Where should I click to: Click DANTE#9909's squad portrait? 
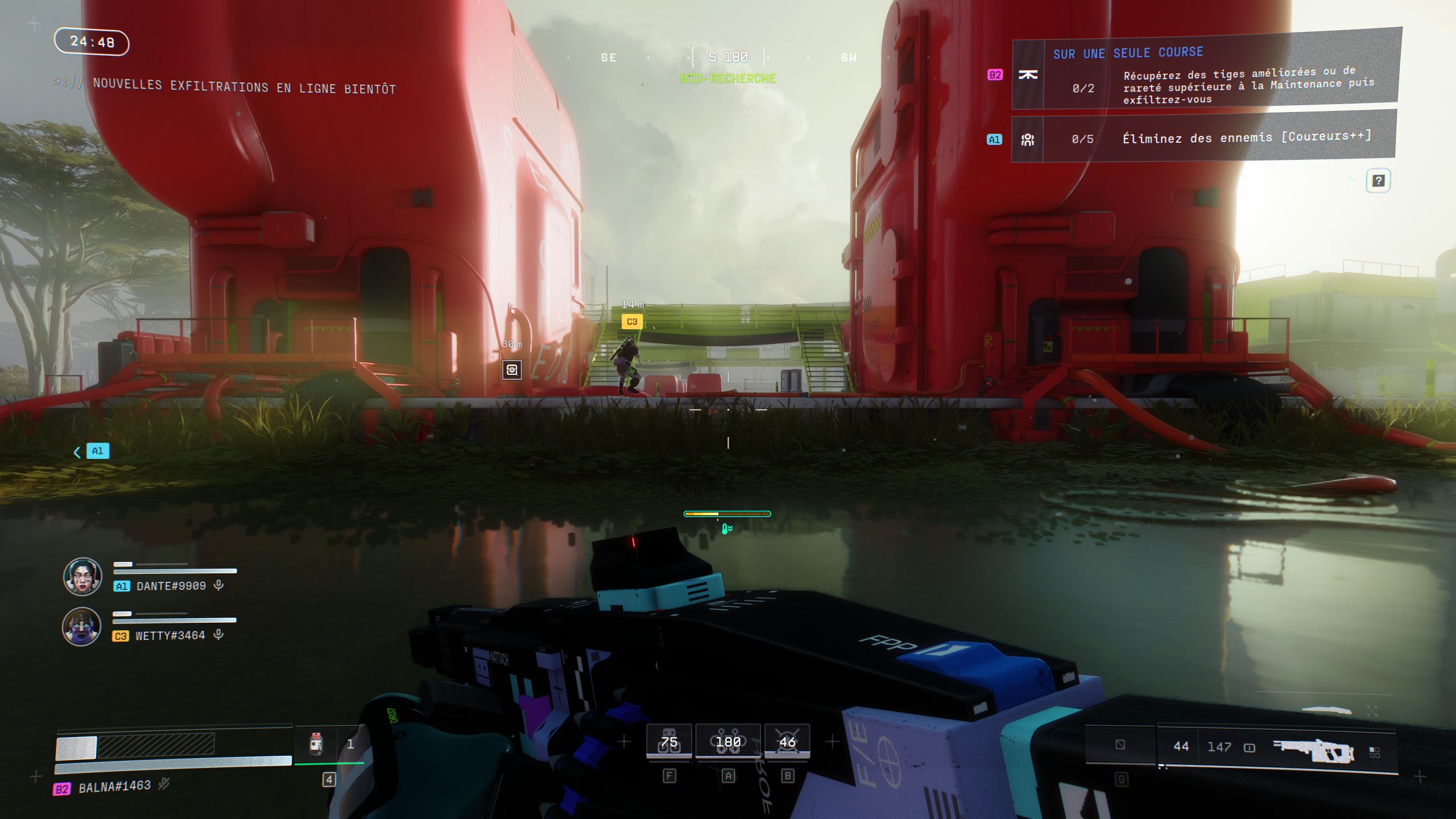point(82,577)
